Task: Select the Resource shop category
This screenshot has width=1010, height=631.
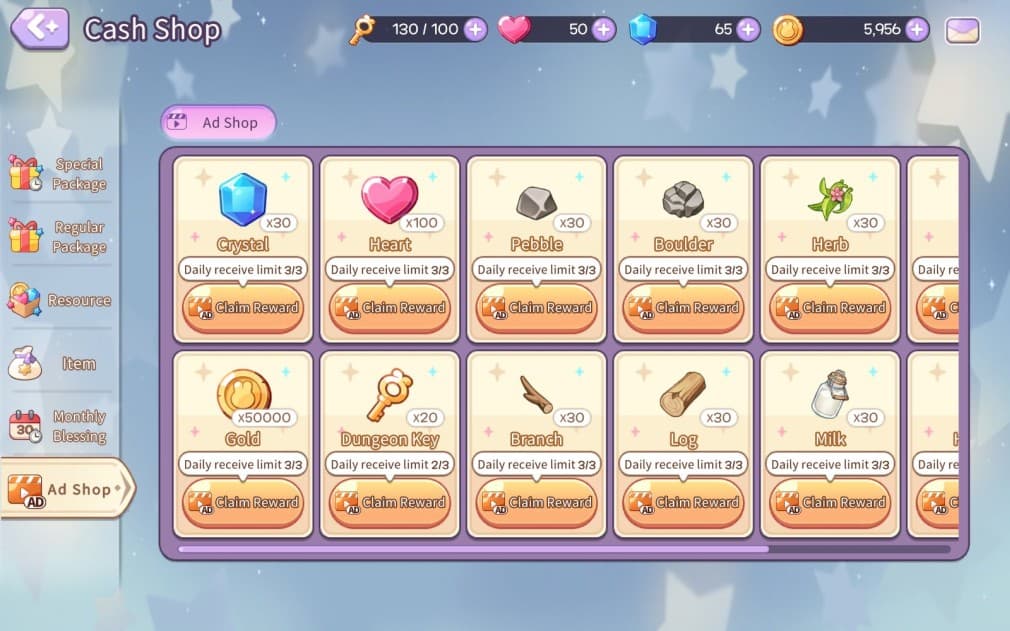Action: pos(58,300)
